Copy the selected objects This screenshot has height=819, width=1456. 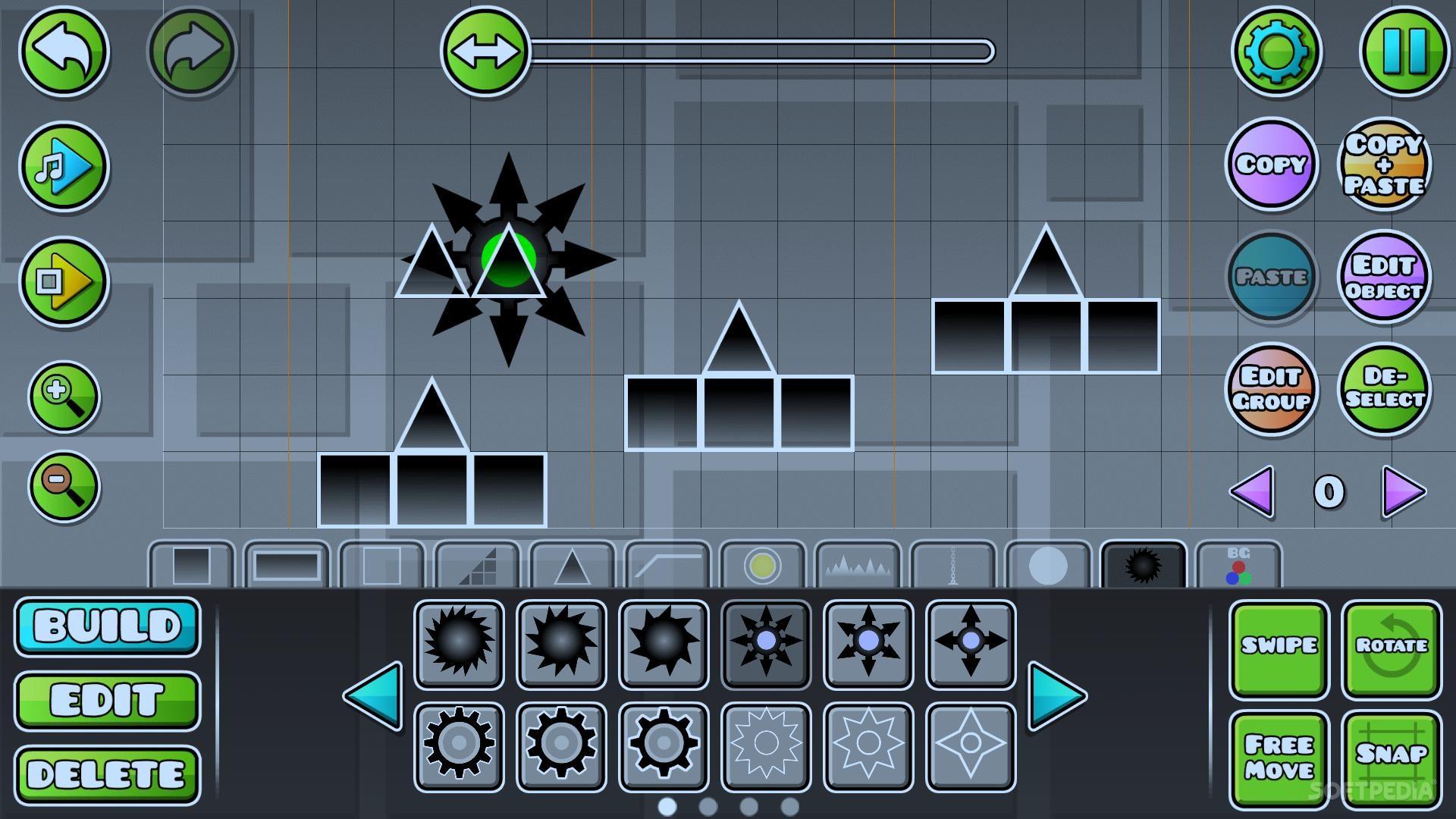coord(1272,165)
